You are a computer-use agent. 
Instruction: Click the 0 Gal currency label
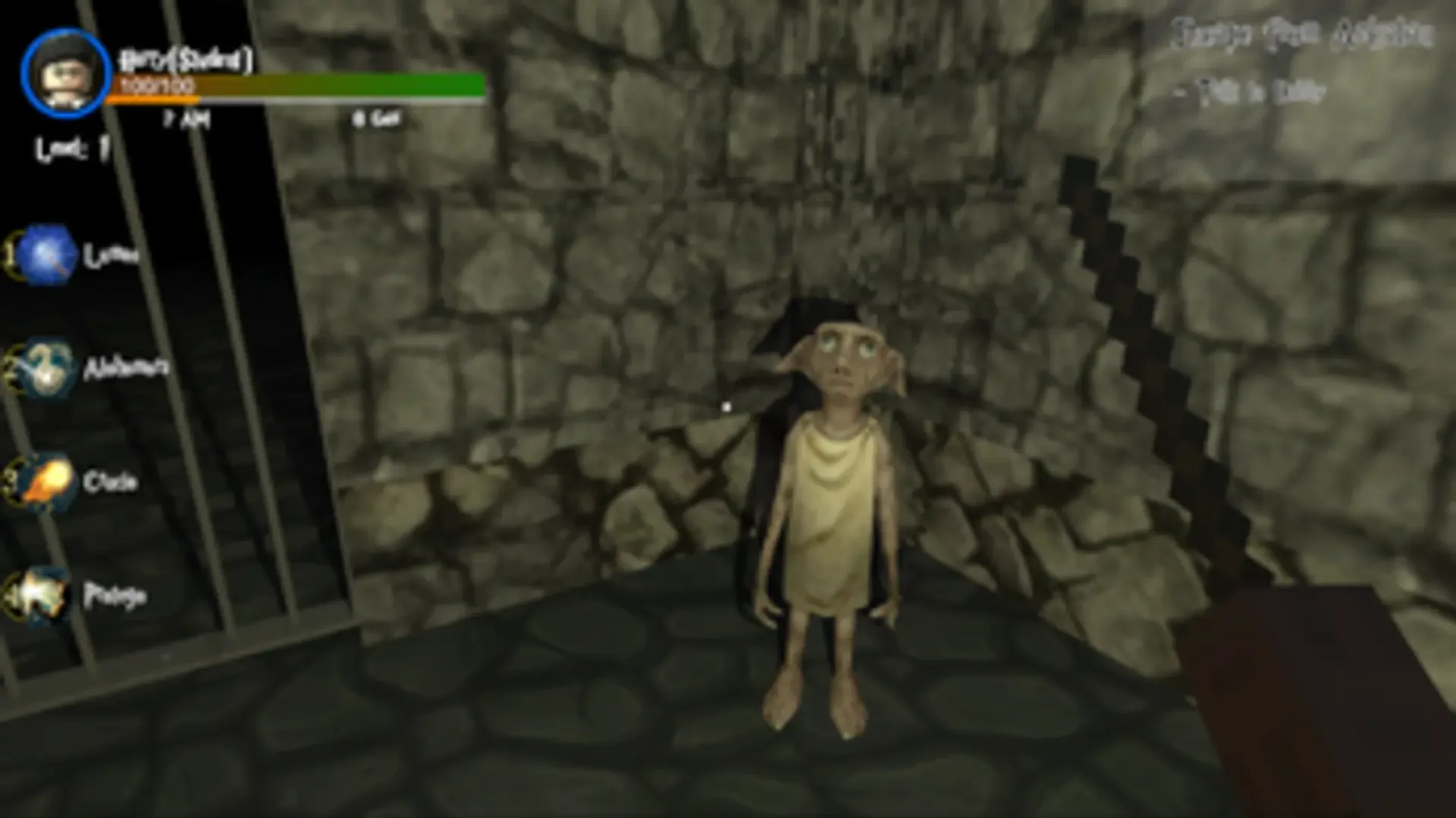click(374, 118)
